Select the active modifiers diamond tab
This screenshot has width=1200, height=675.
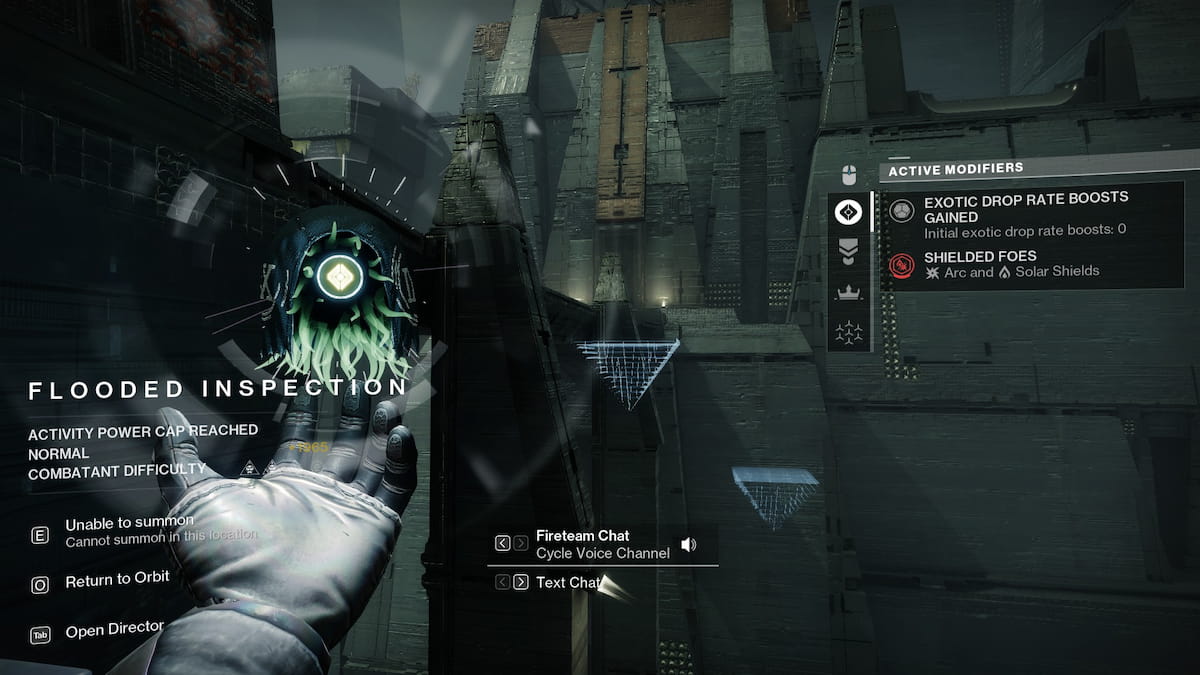(x=850, y=211)
